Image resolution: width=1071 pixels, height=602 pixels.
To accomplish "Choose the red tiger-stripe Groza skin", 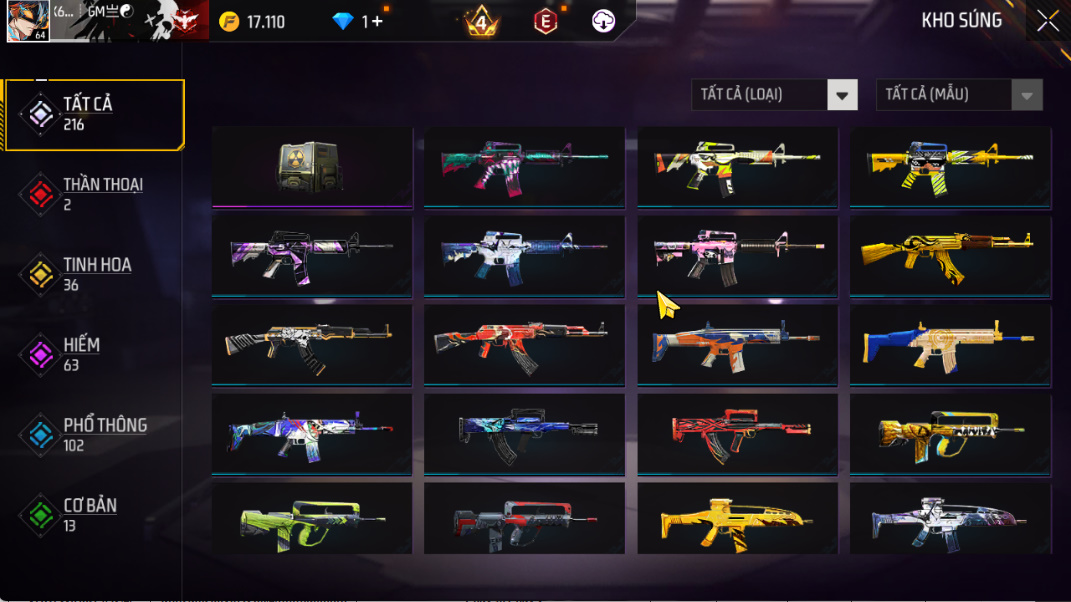I will tap(737, 433).
